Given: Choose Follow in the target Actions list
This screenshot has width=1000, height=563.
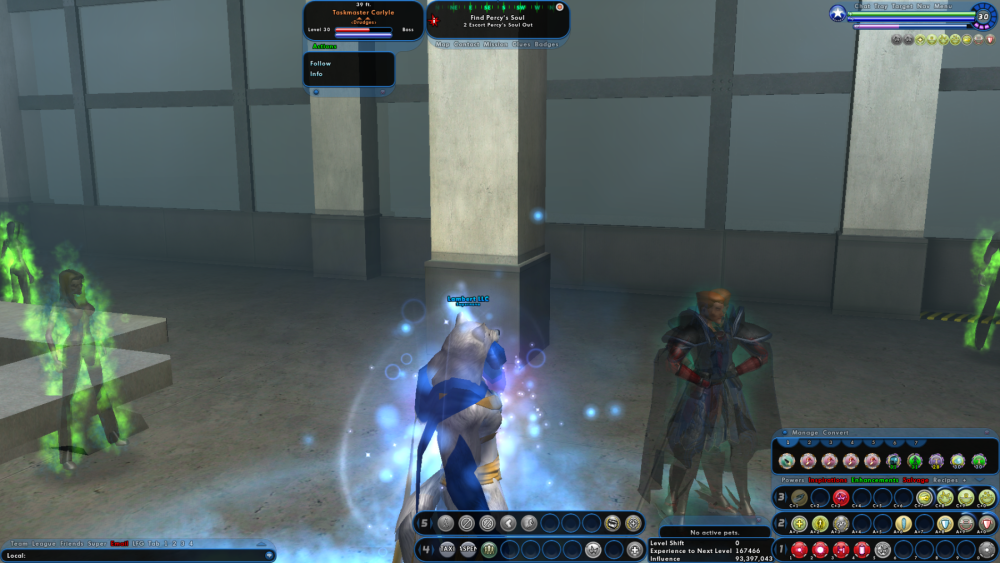Looking at the screenshot, I should (x=321, y=63).
